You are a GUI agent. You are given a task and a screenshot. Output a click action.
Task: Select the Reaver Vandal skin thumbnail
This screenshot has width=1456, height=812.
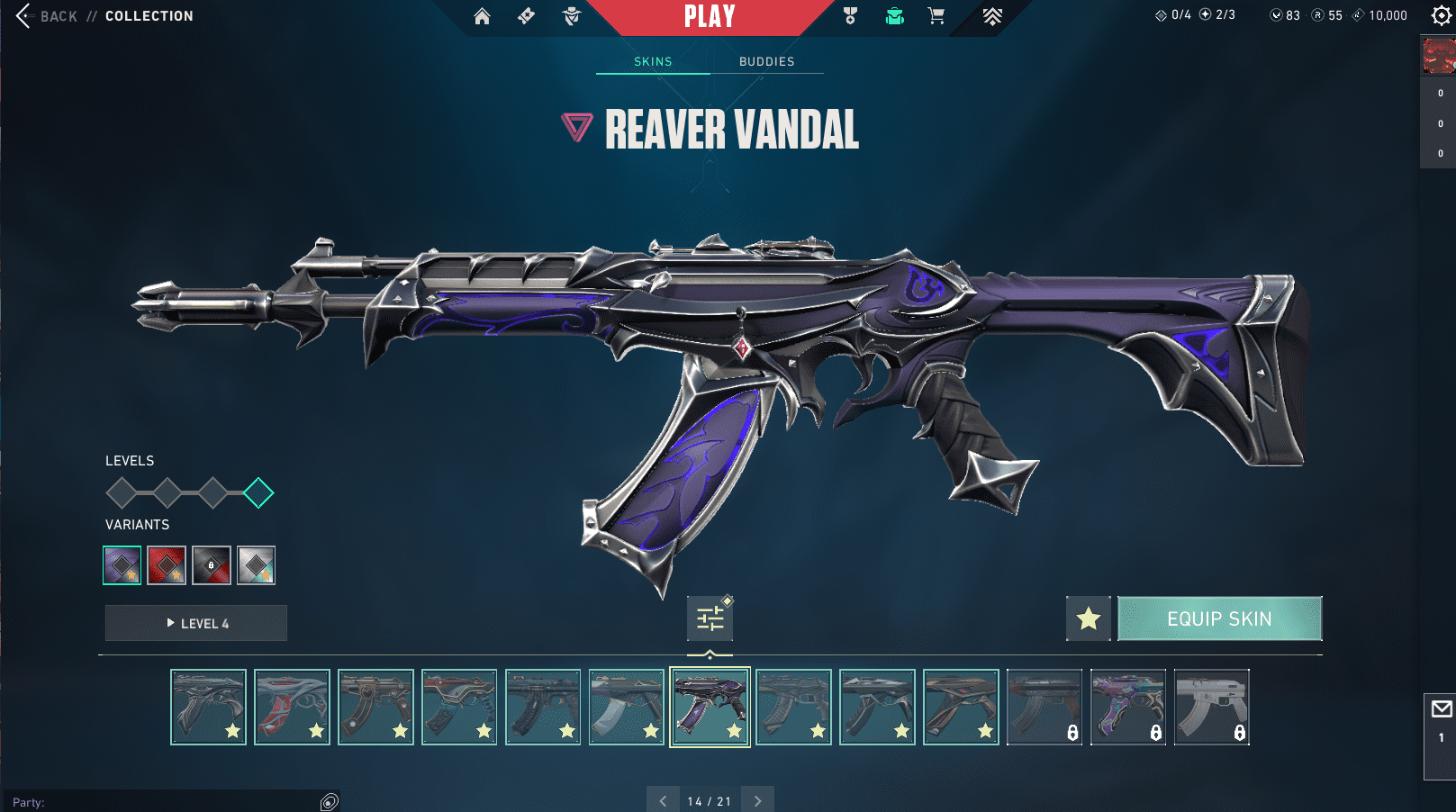pos(710,707)
